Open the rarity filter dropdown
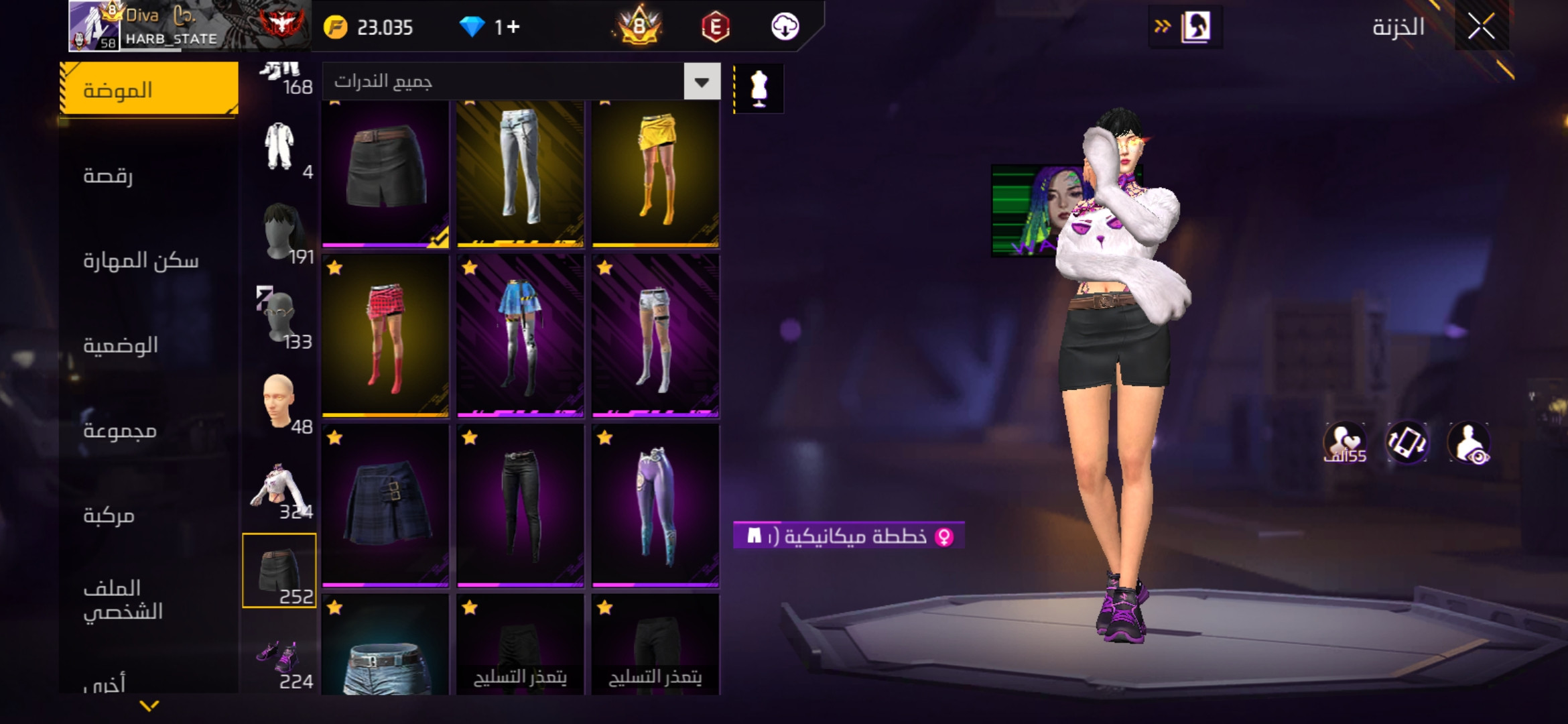The width and height of the screenshot is (1568, 724). point(702,82)
